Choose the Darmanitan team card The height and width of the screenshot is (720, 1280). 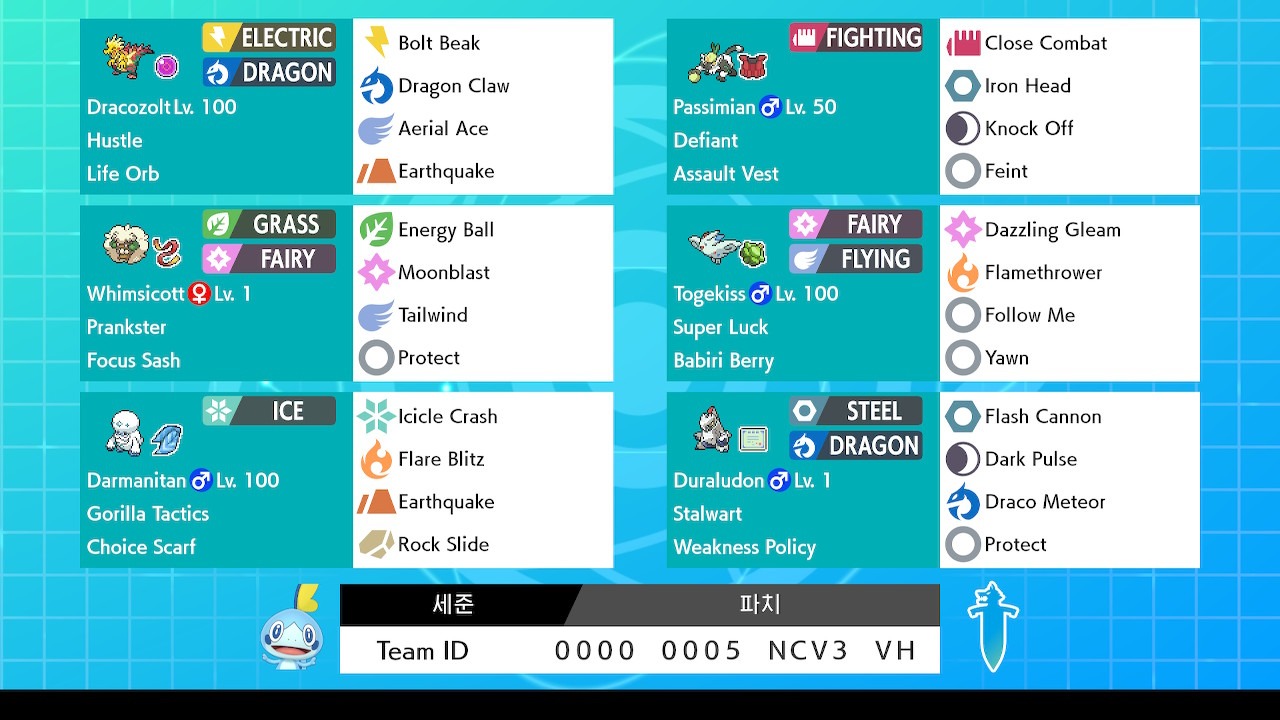click(x=215, y=480)
